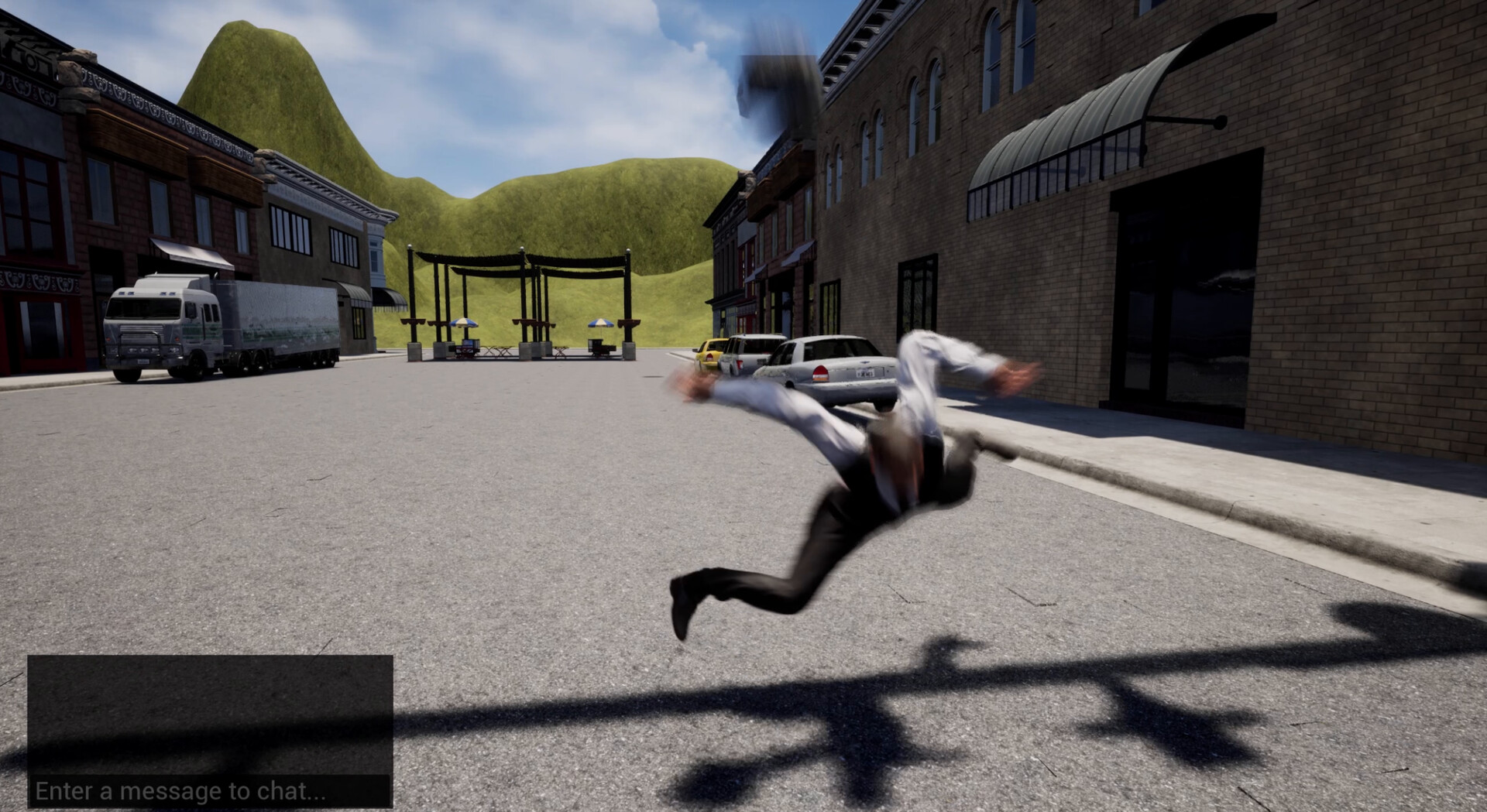The height and width of the screenshot is (812, 1487).
Task: Click the picnic table under the pergola
Action: [497, 350]
